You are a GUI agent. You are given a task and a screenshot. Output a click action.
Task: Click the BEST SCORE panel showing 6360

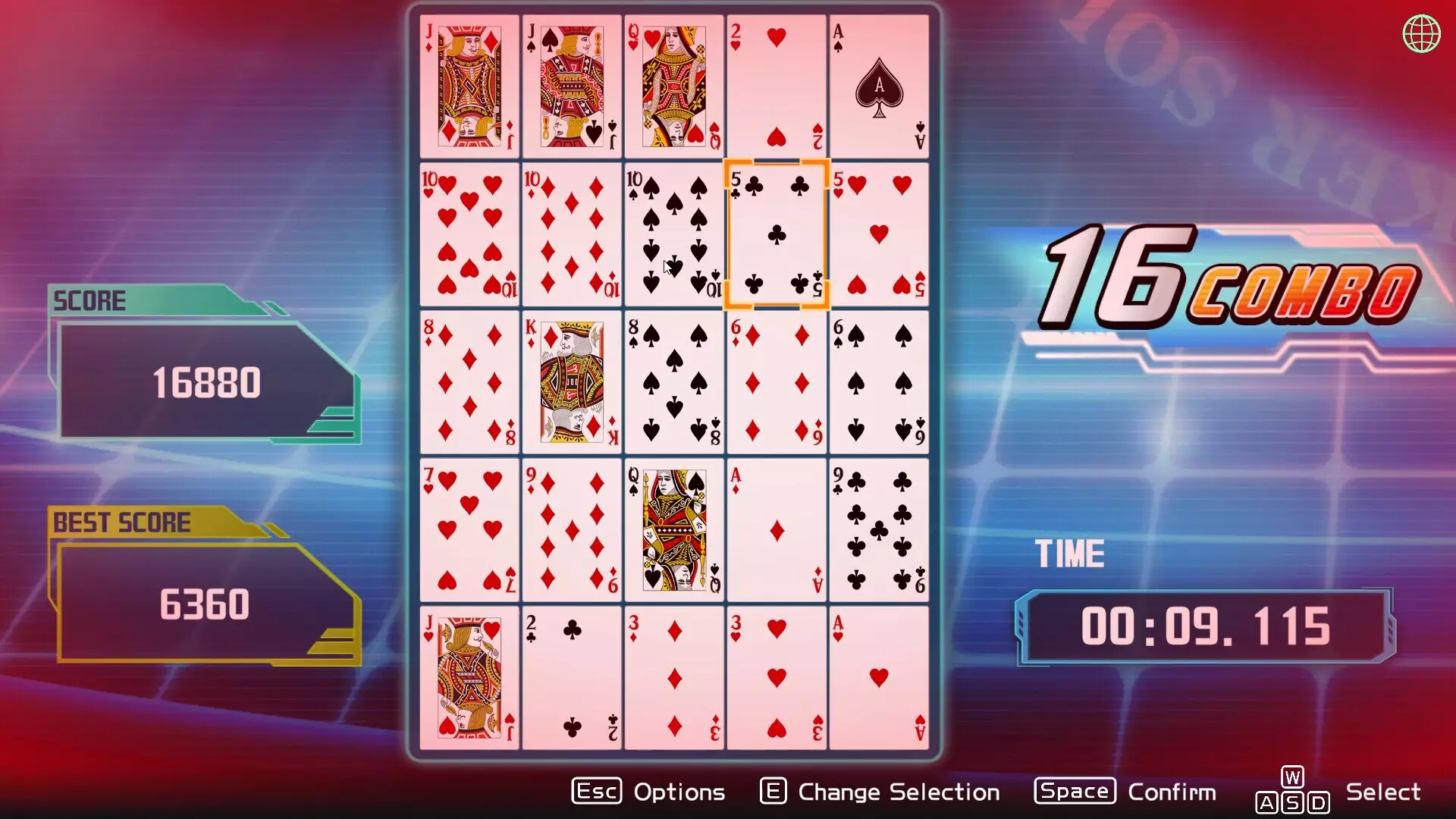point(206,604)
